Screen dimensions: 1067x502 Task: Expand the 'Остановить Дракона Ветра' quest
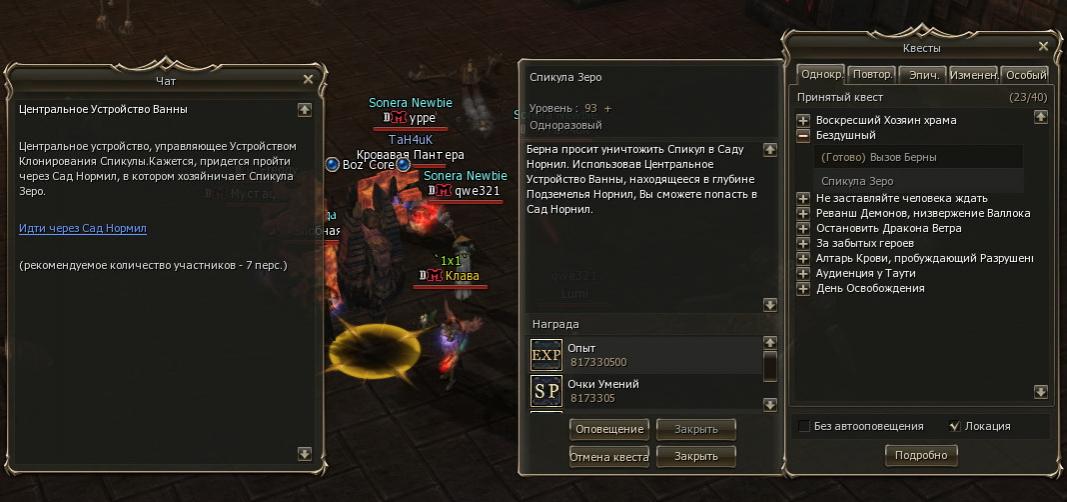[803, 228]
